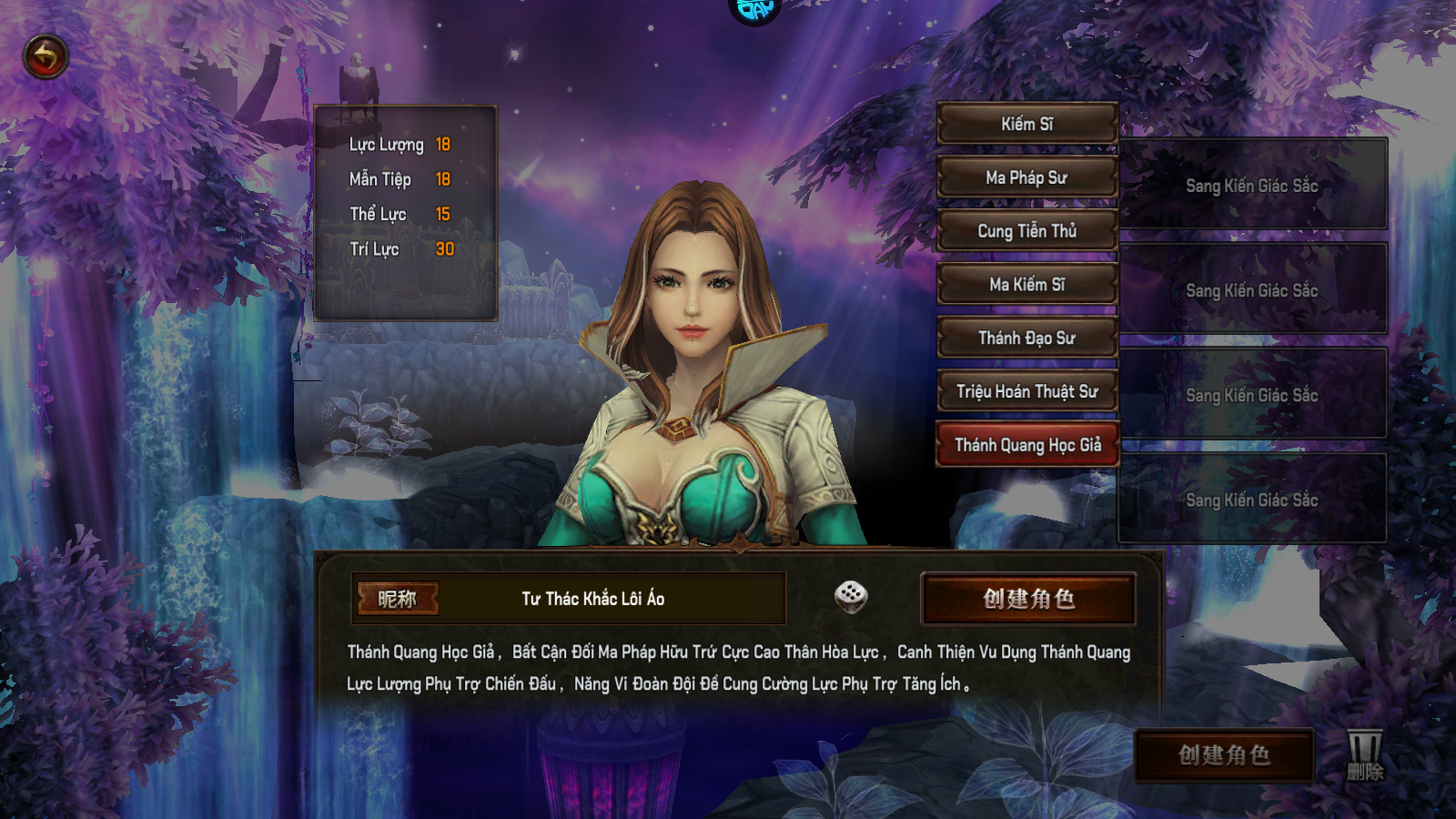
Task: Select the Thánh Đạo Sư class
Action: [x=1026, y=339]
